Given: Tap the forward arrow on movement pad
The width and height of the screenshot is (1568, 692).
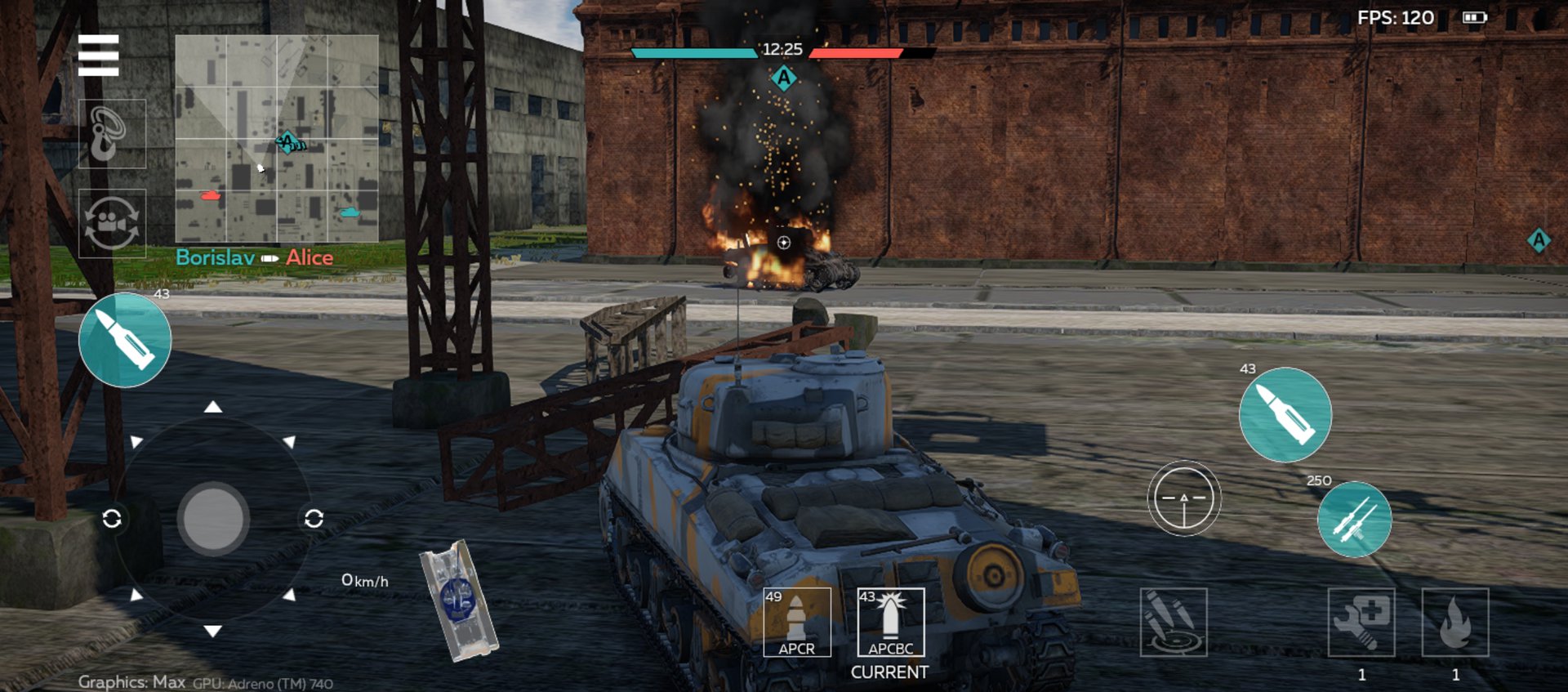Looking at the screenshot, I should pos(213,407).
